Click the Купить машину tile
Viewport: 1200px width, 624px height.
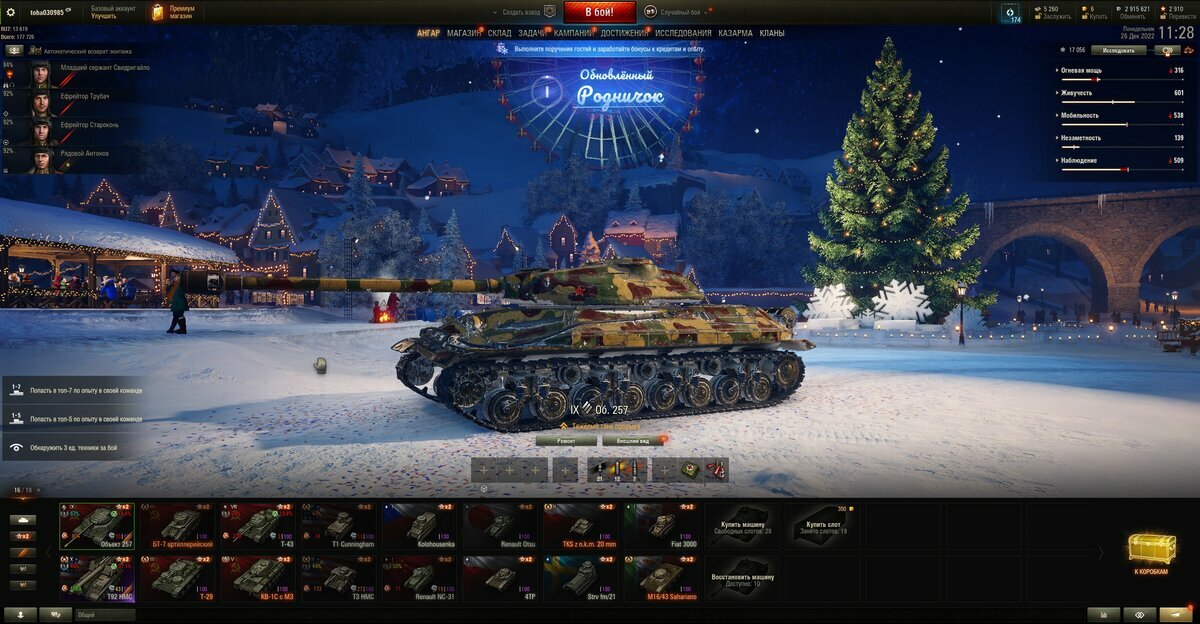click(742, 526)
